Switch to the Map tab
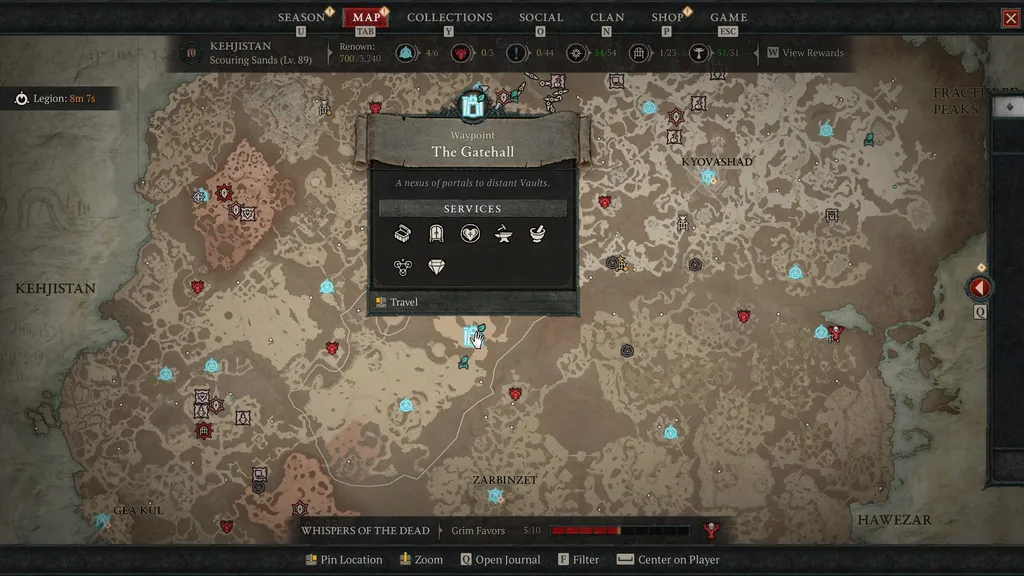Image resolution: width=1024 pixels, height=576 pixels. tap(366, 17)
